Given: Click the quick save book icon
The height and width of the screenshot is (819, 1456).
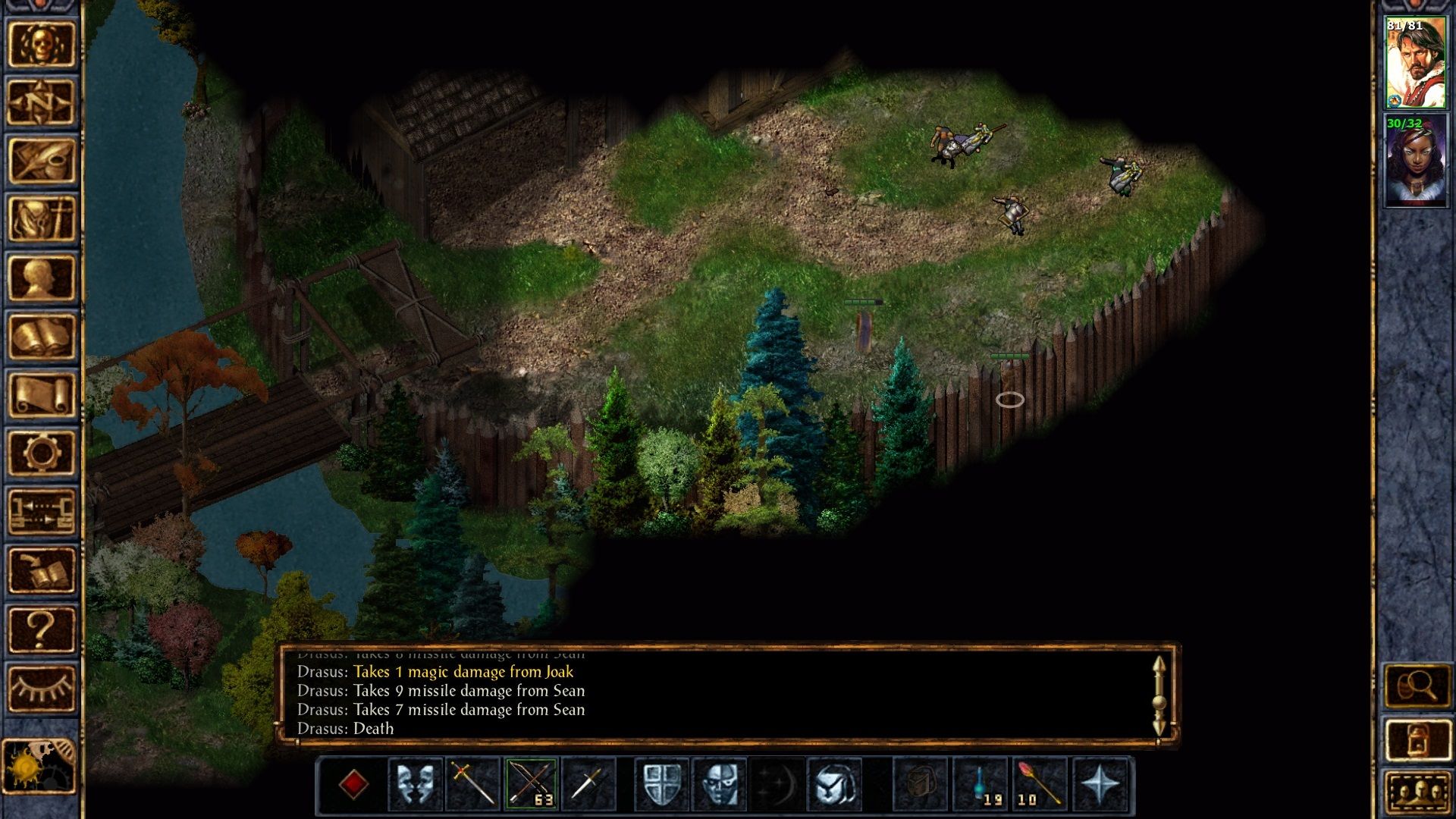Looking at the screenshot, I should pyautogui.click(x=42, y=570).
